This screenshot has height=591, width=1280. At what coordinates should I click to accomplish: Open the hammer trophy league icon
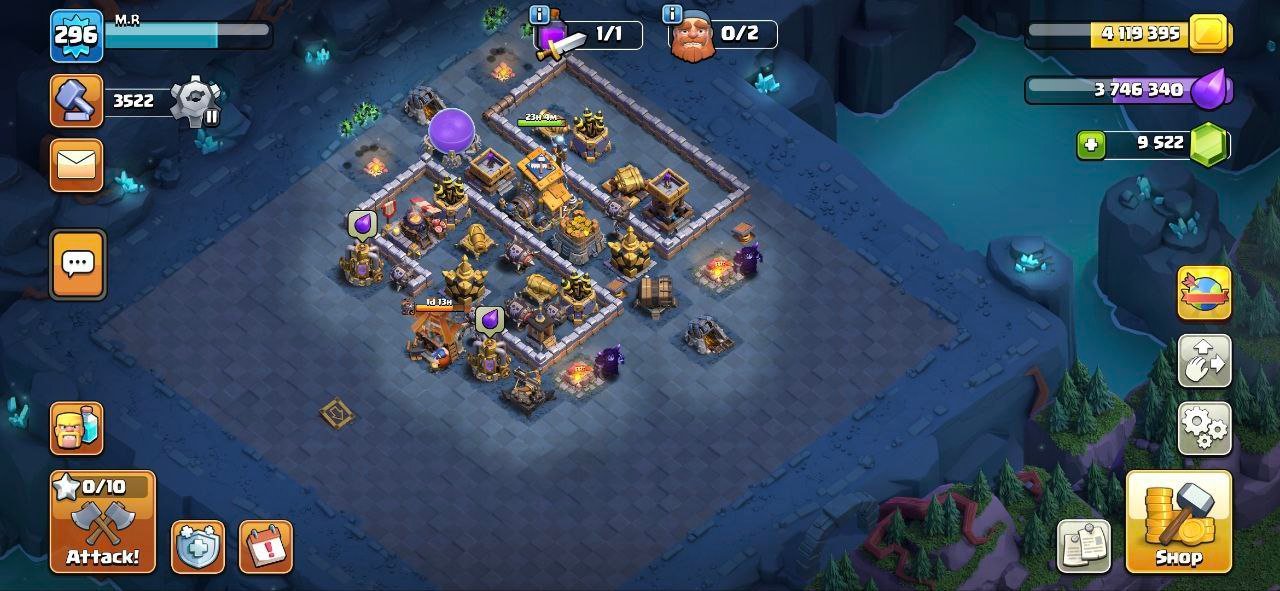coord(77,100)
